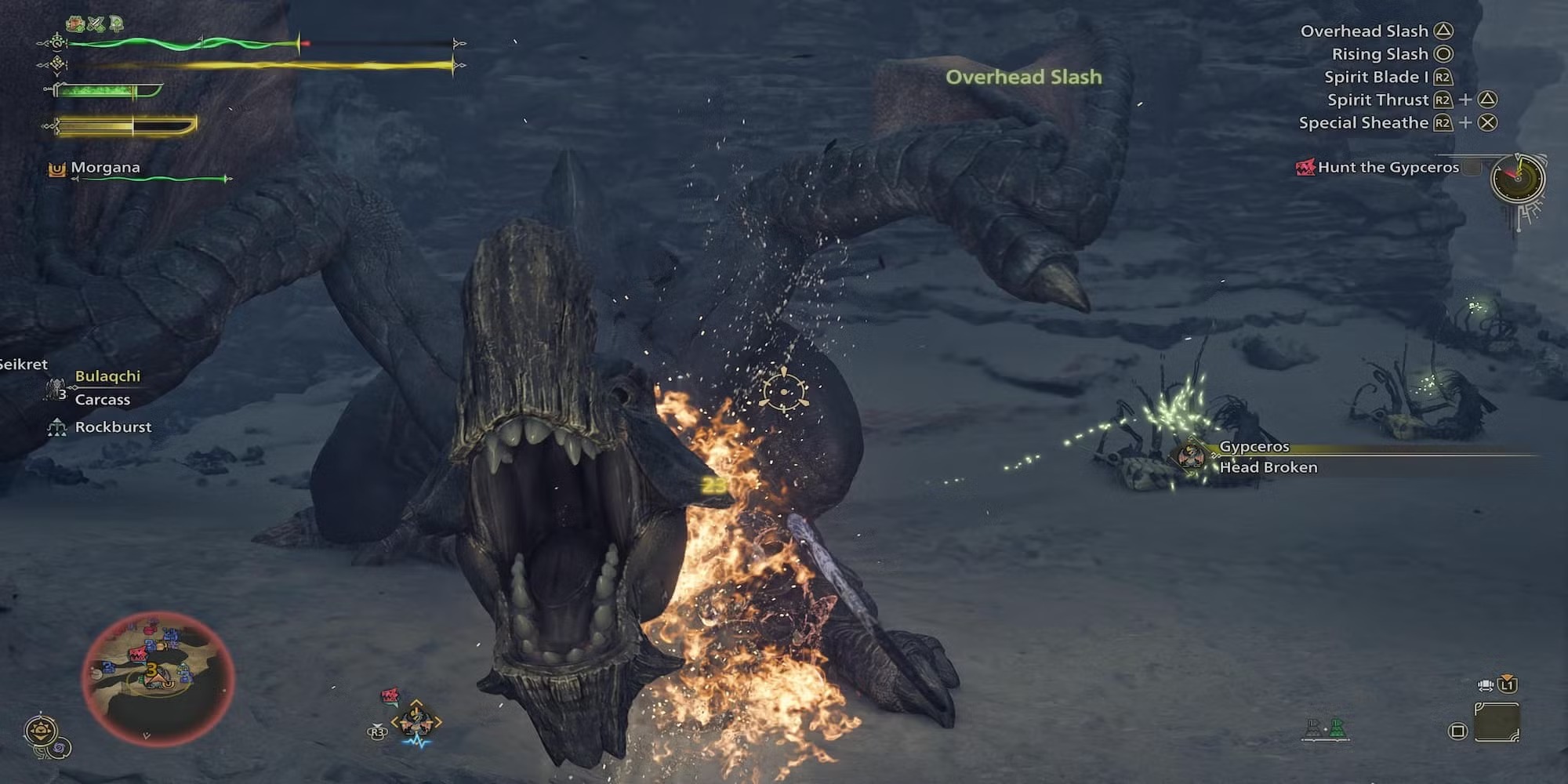
Task: Click the diamond-shaped radial shortcut icon
Action: click(x=416, y=720)
